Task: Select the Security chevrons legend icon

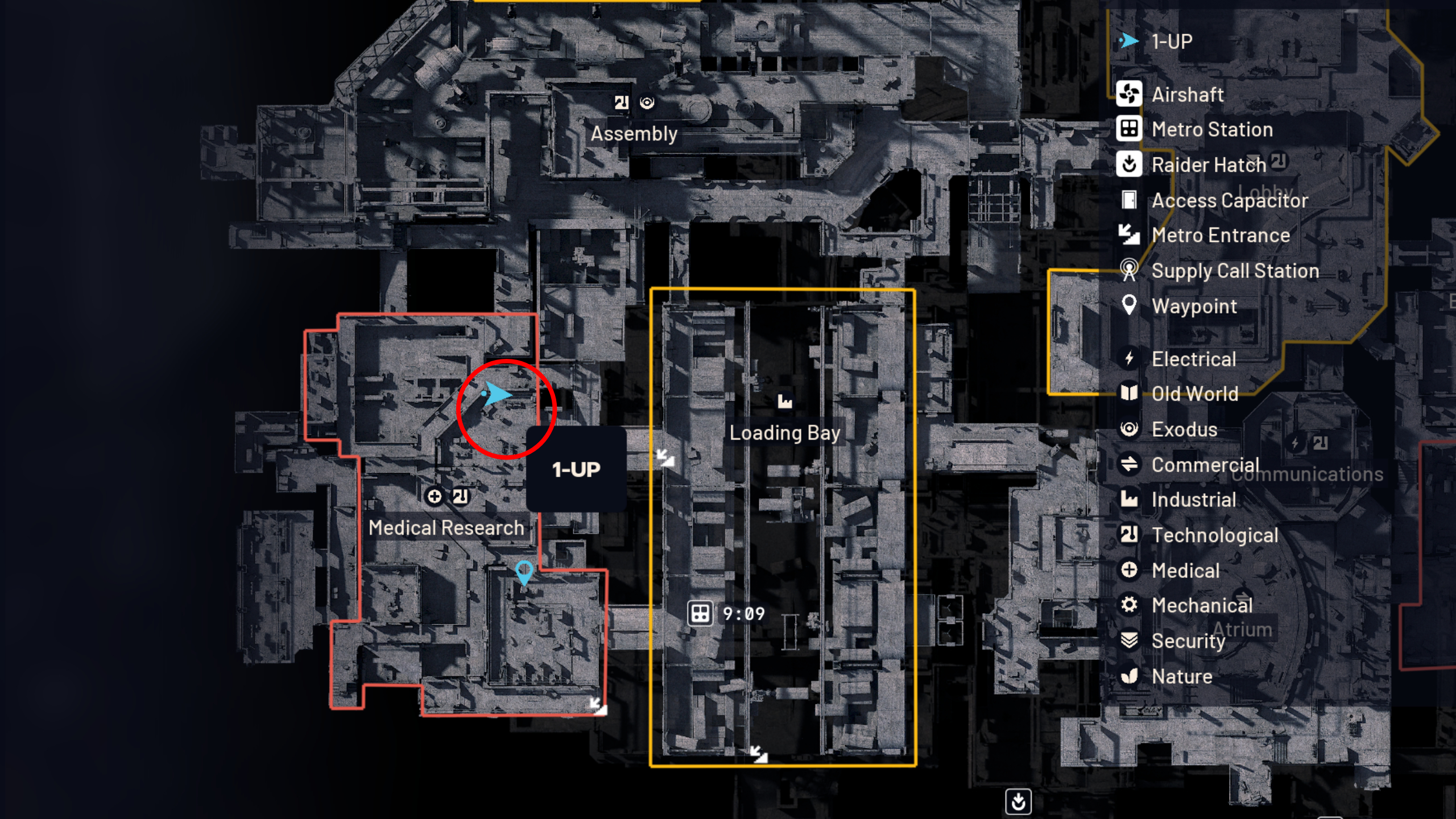Action: tap(1130, 640)
